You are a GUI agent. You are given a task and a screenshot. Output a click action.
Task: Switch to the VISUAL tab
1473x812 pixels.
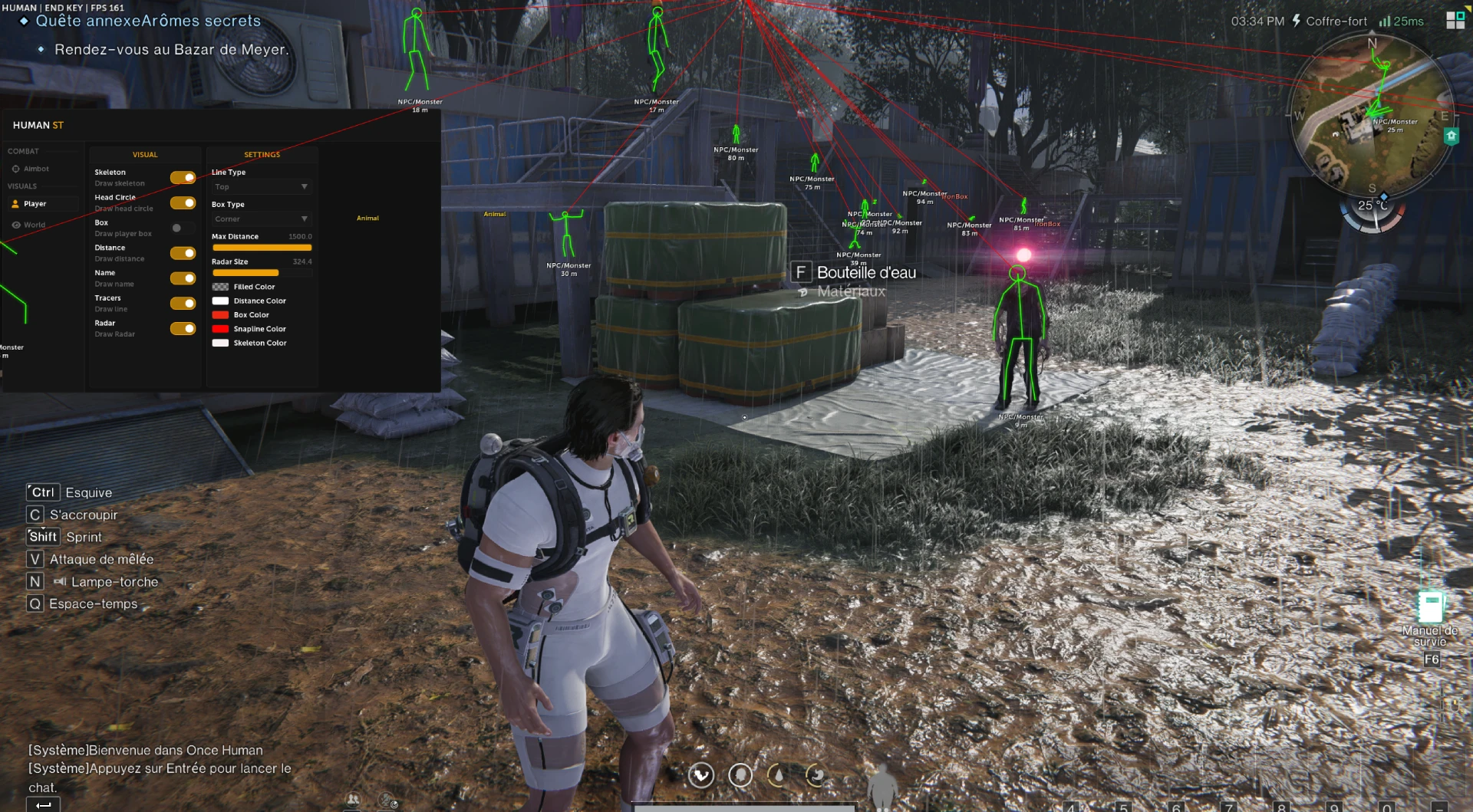click(145, 154)
